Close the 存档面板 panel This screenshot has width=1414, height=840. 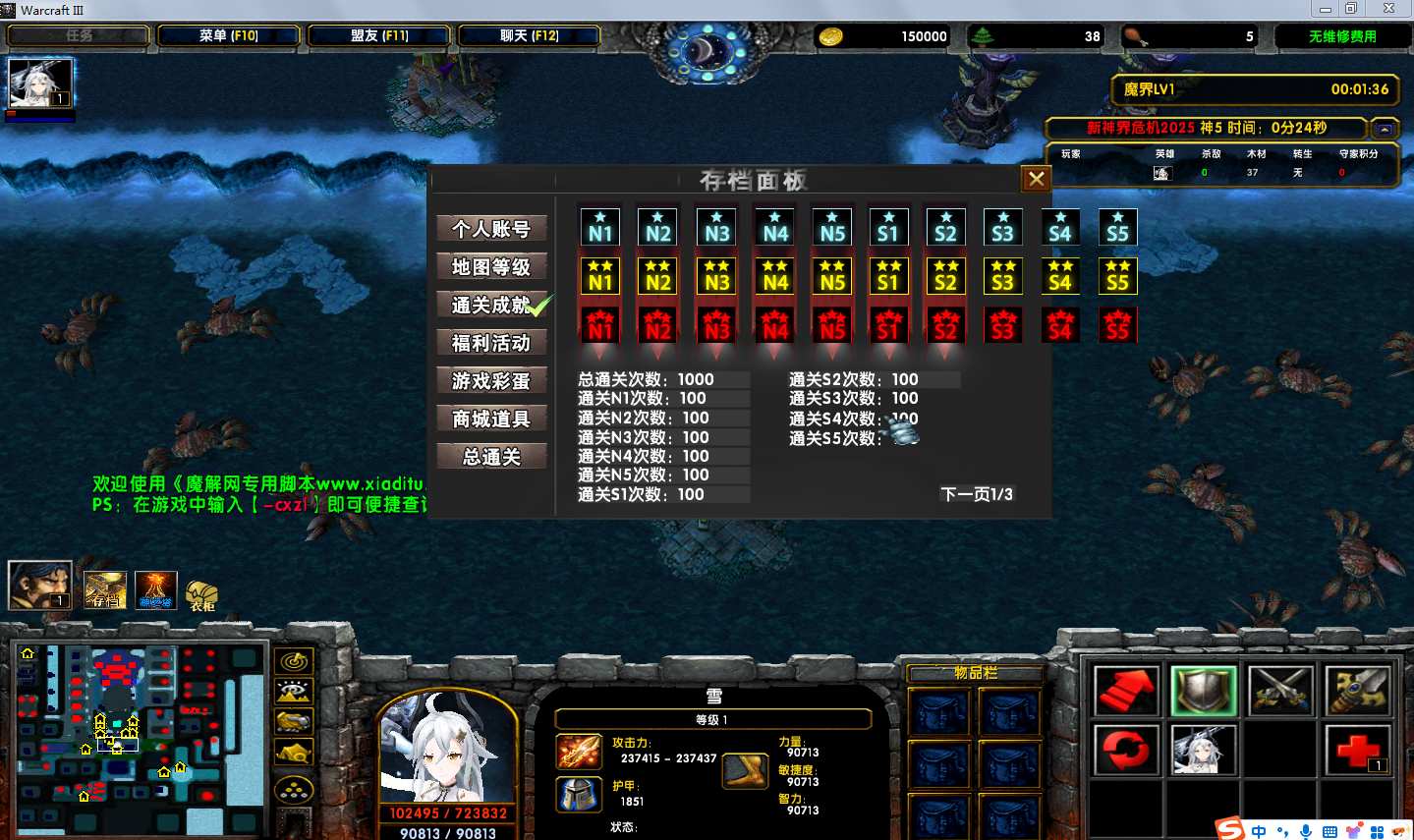coord(1036,179)
